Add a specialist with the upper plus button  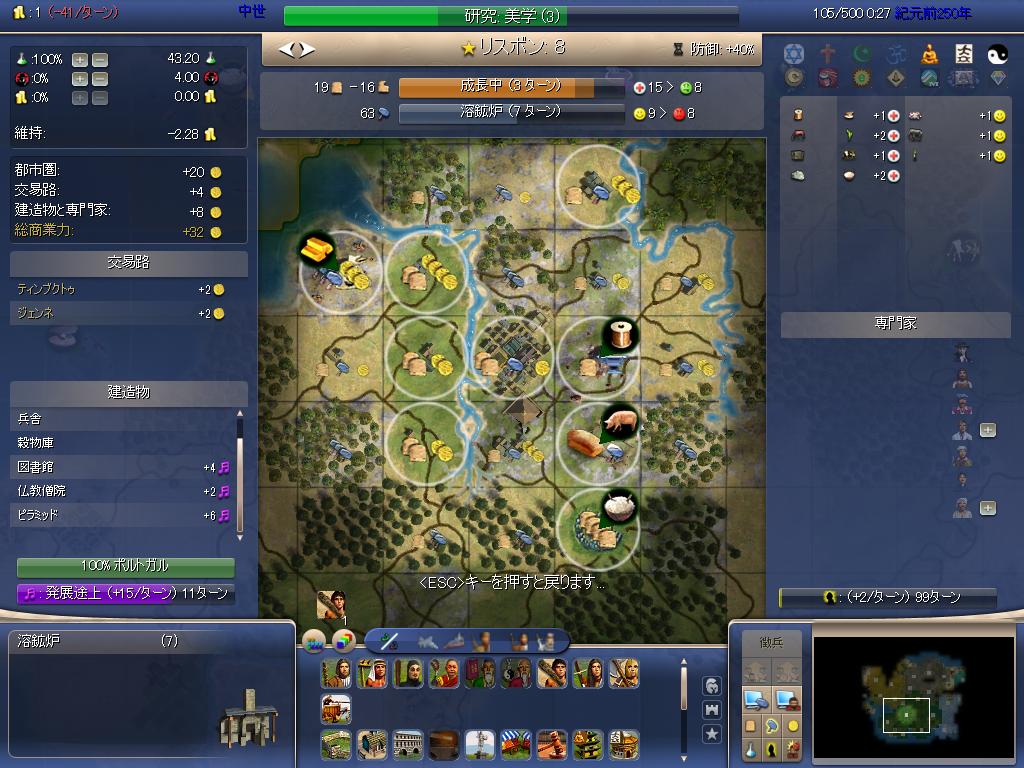click(x=987, y=430)
